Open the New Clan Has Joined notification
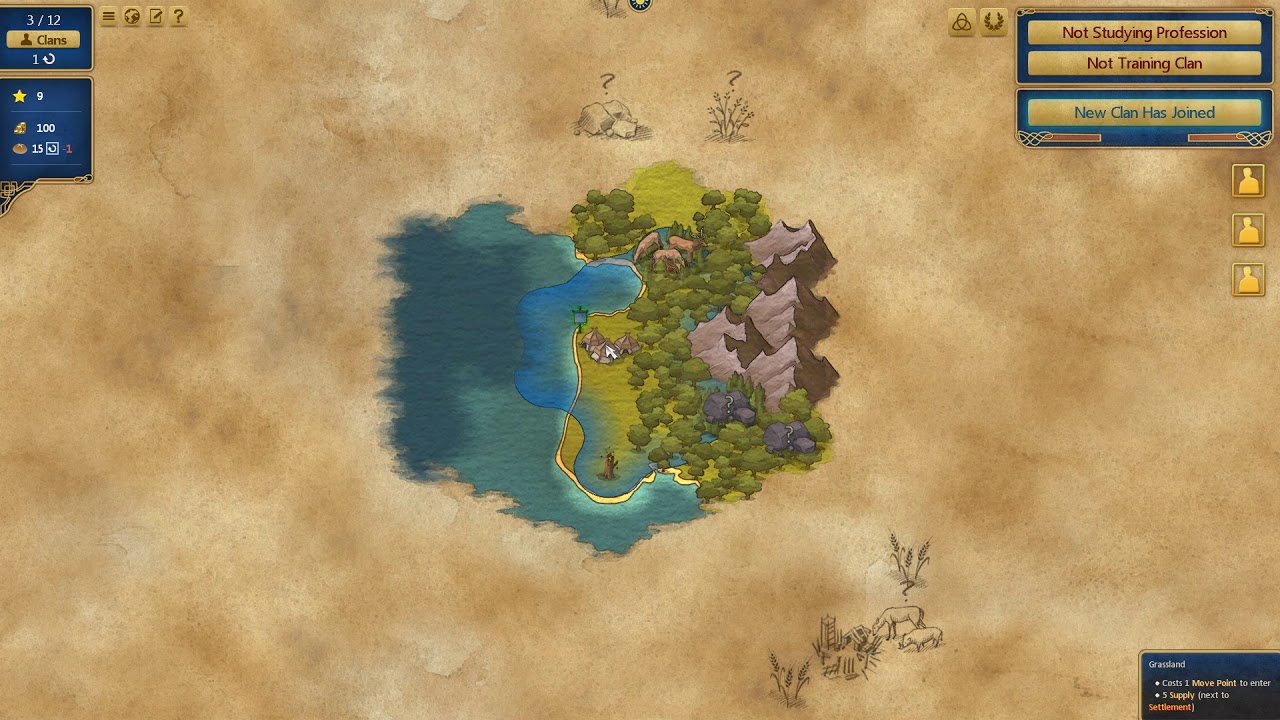This screenshot has height=720, width=1280. tap(1144, 113)
